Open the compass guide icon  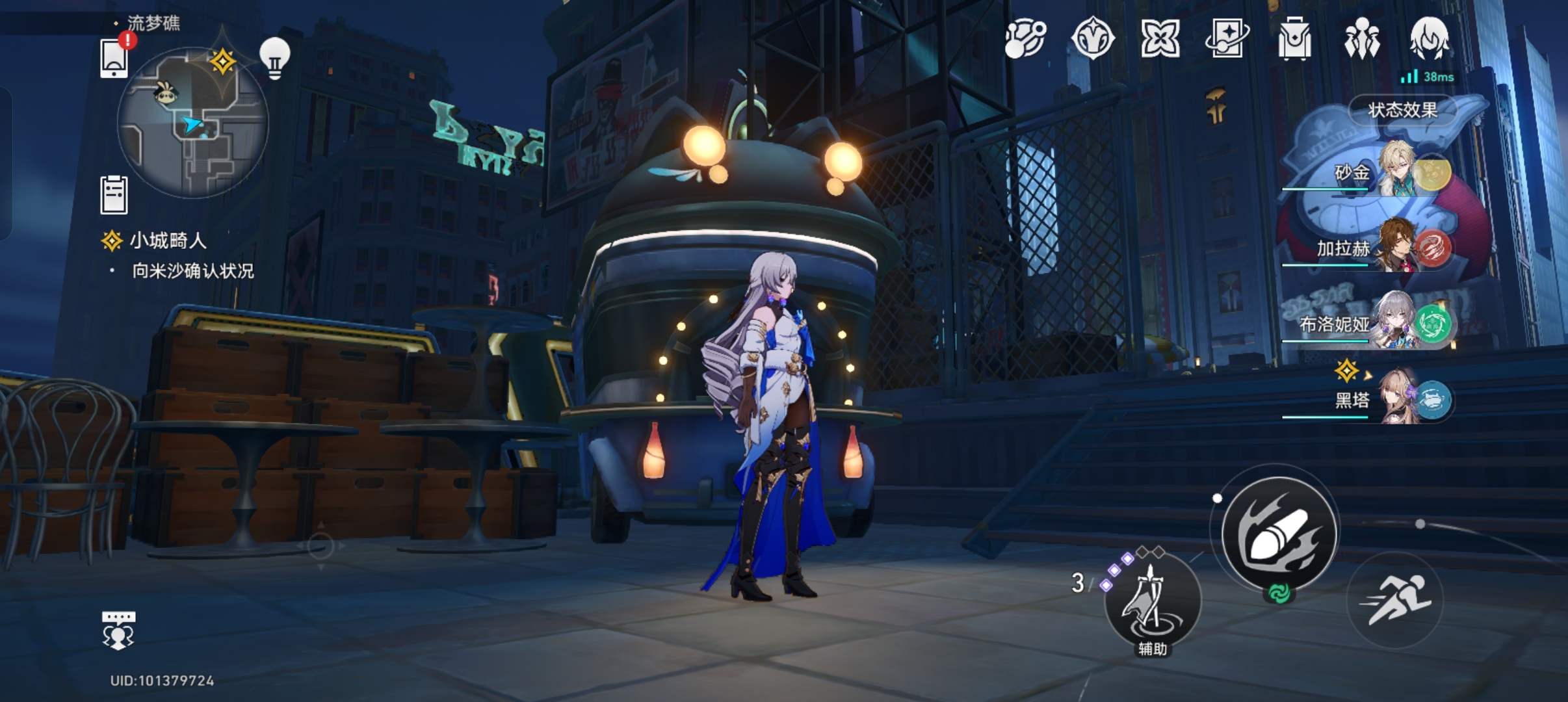pyautogui.click(x=1093, y=39)
